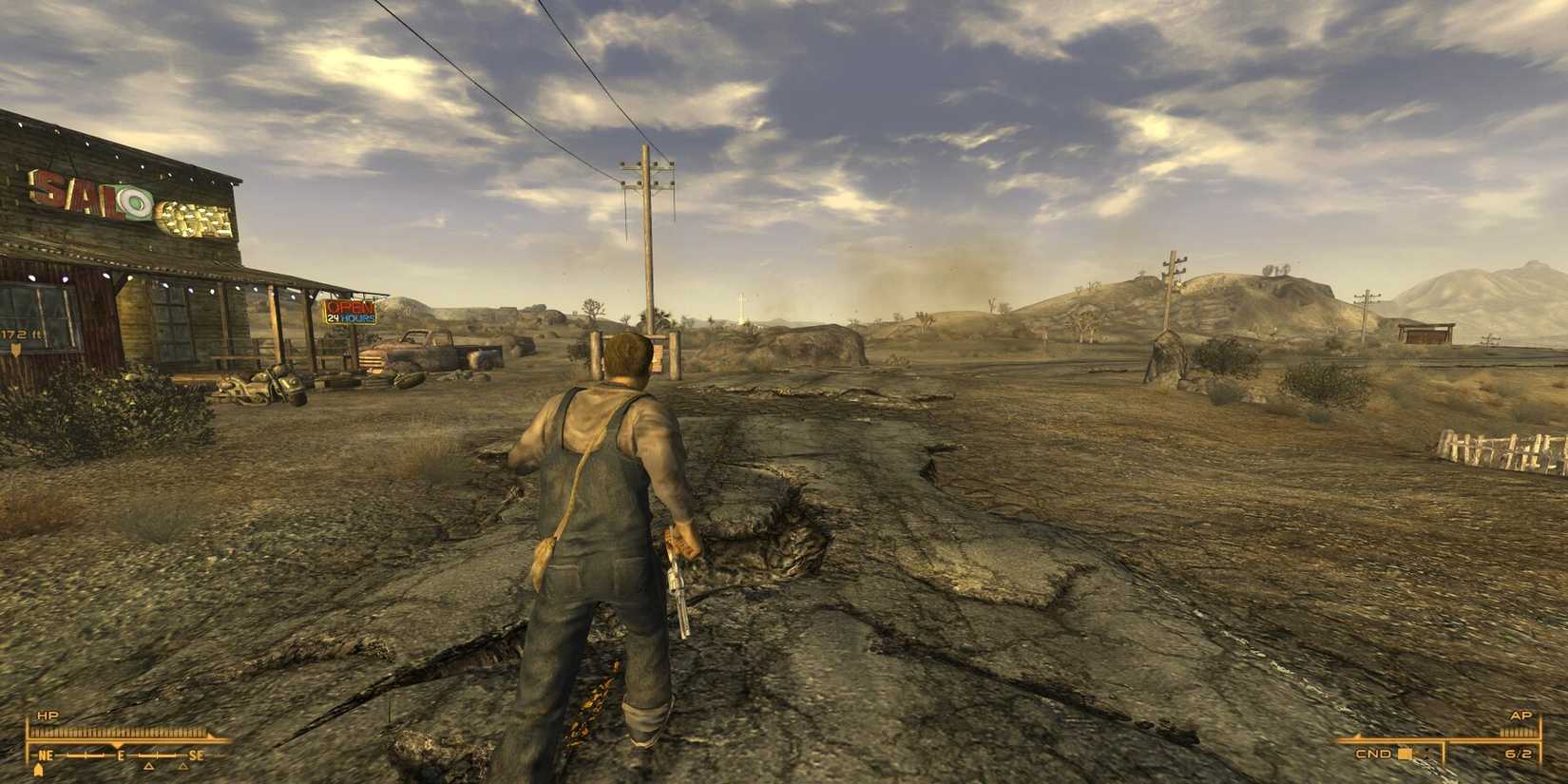Image resolution: width=1568 pixels, height=784 pixels.
Task: Click the HP bar label
Action: 48,716
